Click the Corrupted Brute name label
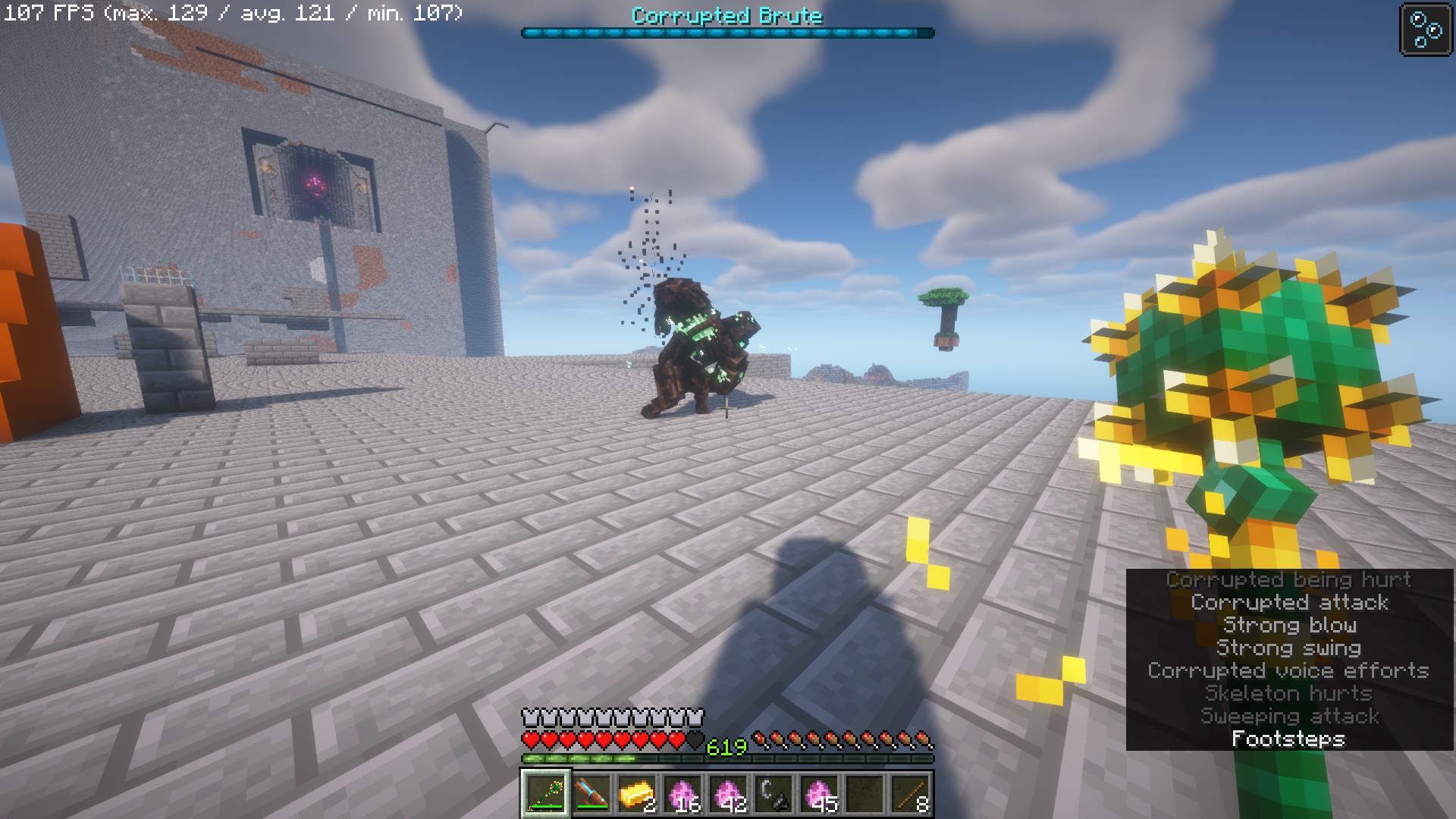The height and width of the screenshot is (819, 1456). pyautogui.click(x=726, y=15)
